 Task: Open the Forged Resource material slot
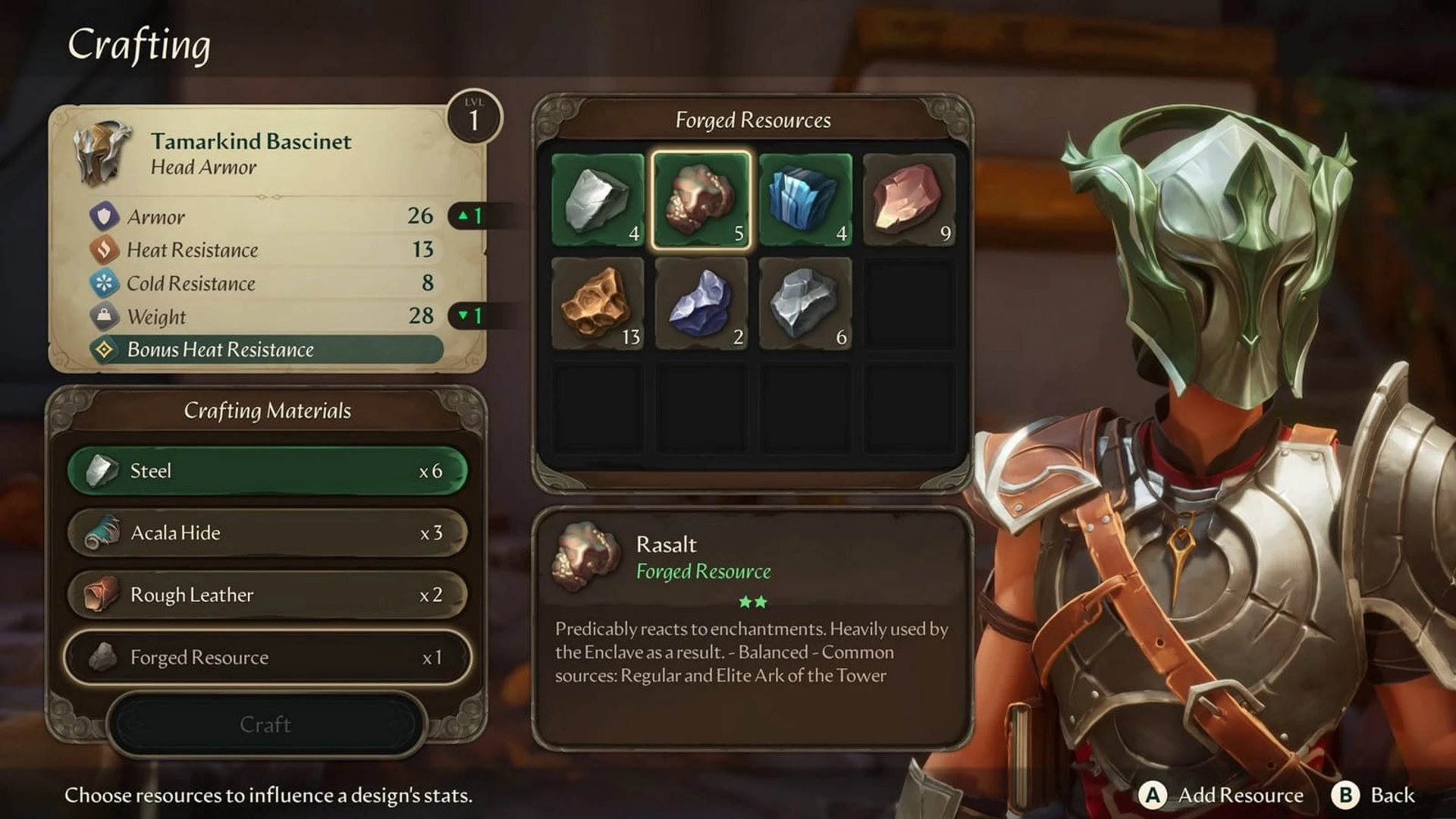click(267, 657)
